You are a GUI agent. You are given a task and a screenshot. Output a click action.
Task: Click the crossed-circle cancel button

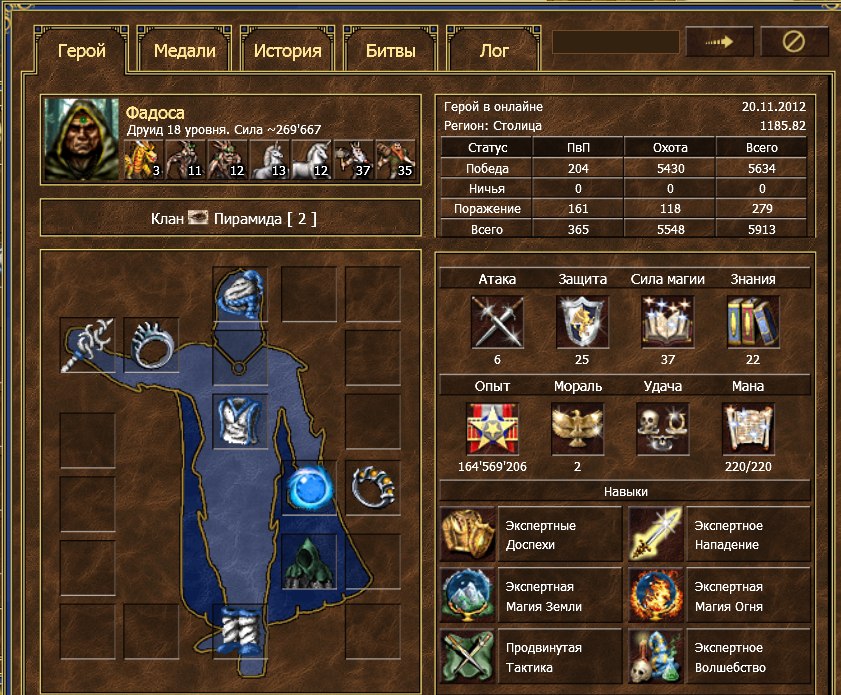pos(794,42)
